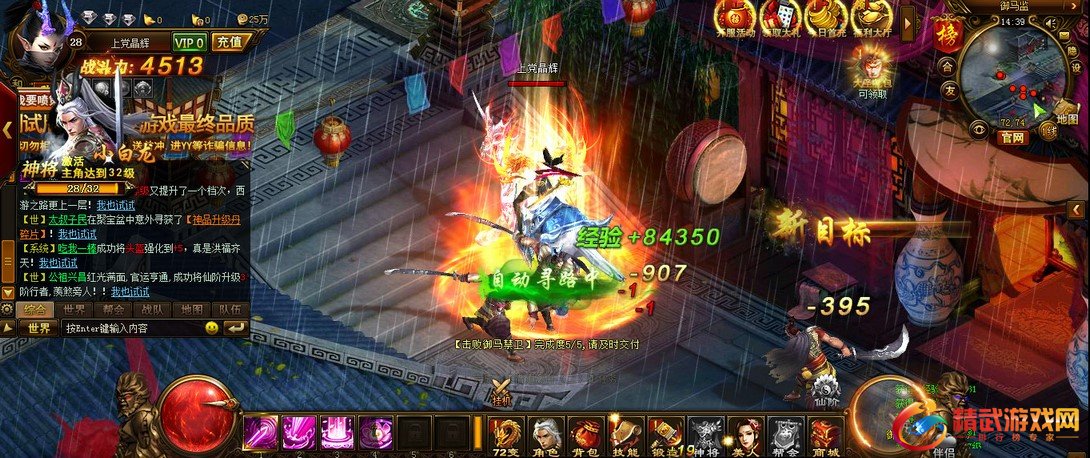The width and height of the screenshot is (1090, 458).
Task: Click the 充值 recharge button
Action: tap(230, 42)
